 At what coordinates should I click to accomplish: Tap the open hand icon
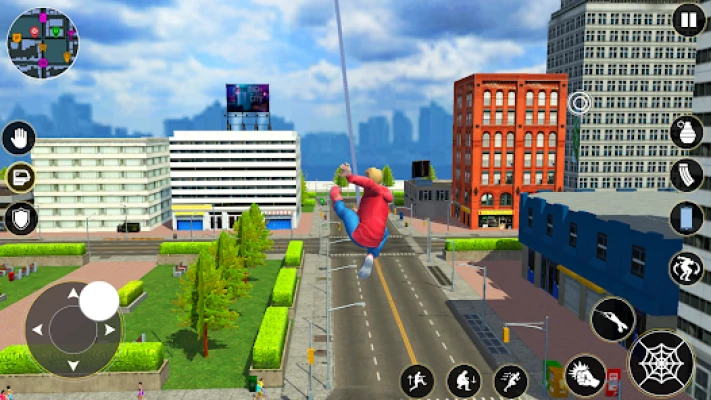tap(19, 137)
